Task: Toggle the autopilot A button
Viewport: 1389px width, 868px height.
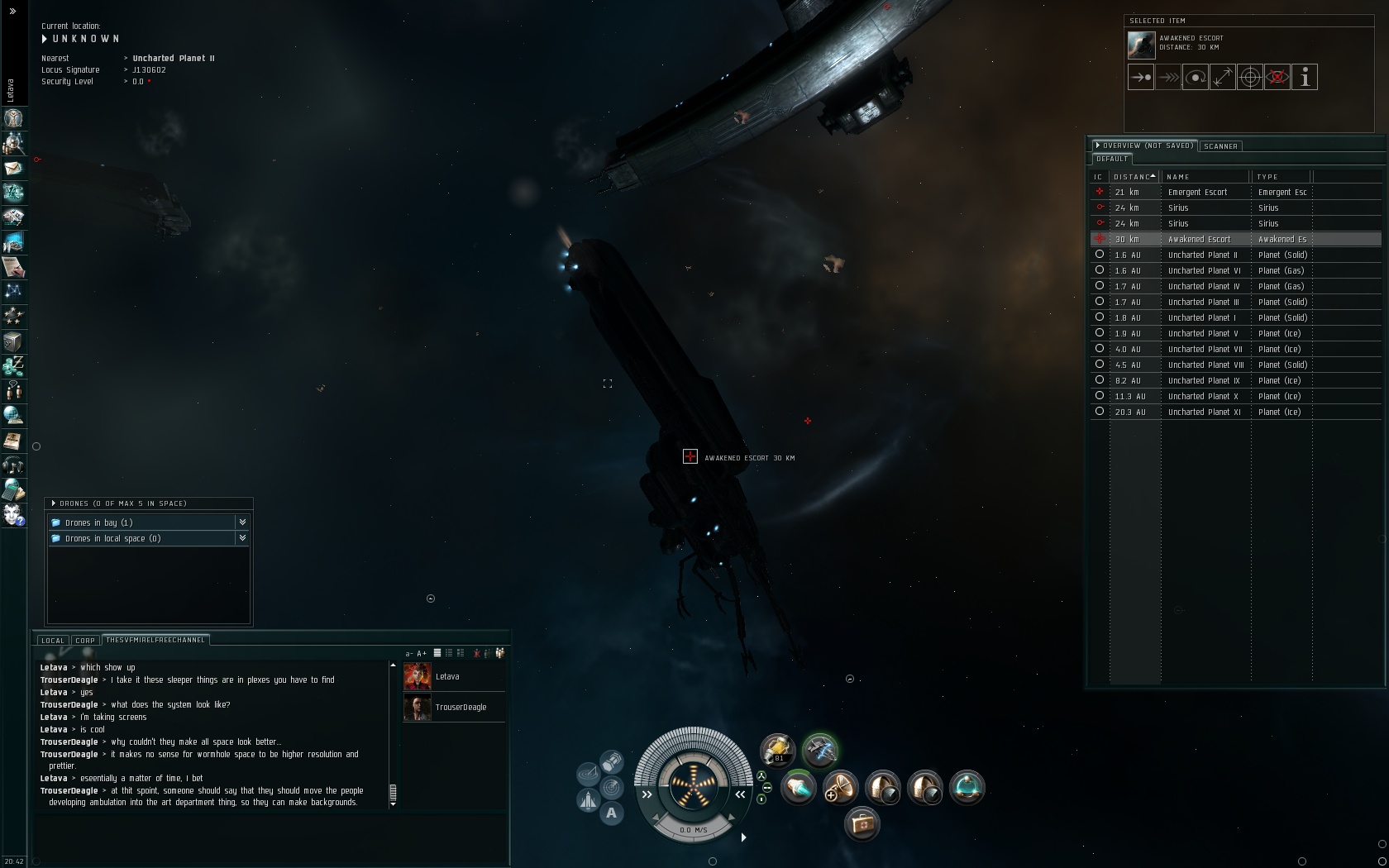Action: [611, 813]
